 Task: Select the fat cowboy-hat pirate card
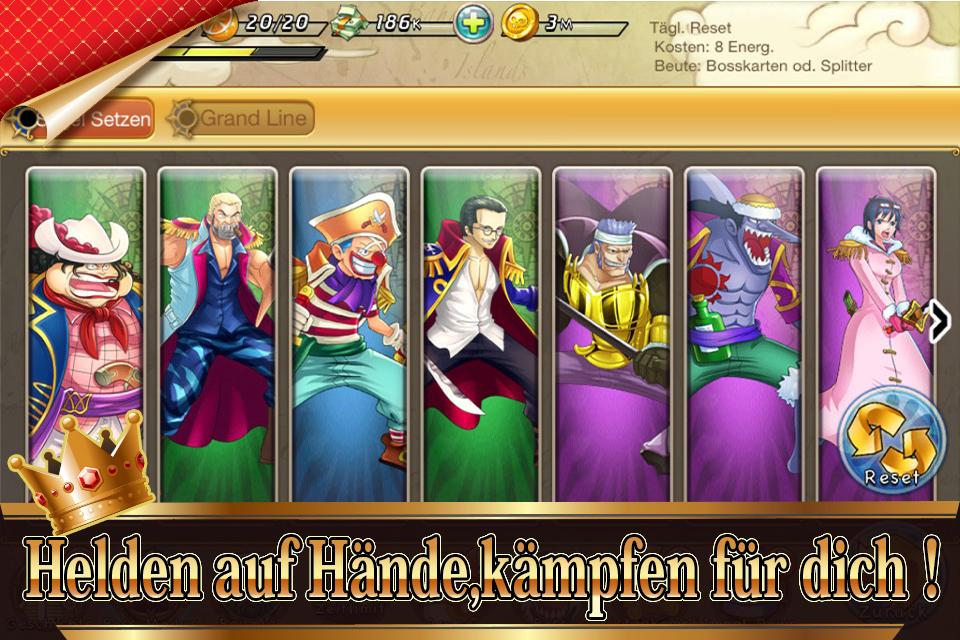point(86,330)
